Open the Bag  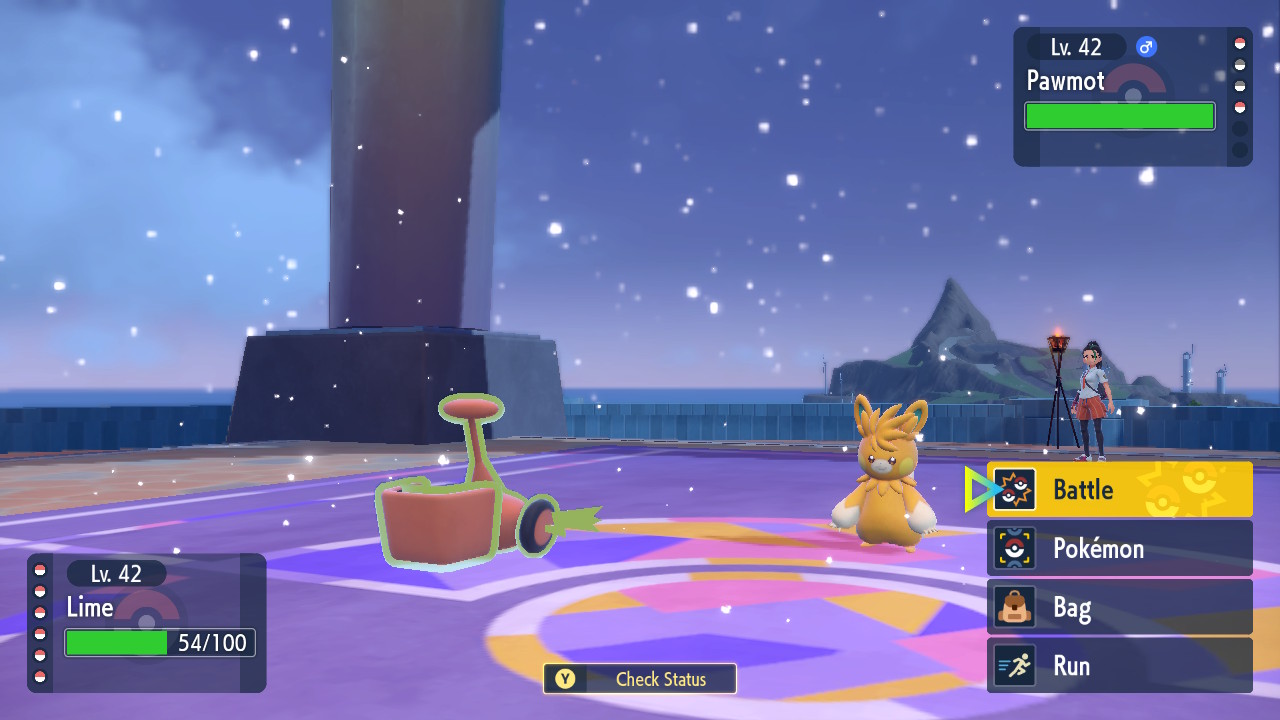click(x=1119, y=607)
